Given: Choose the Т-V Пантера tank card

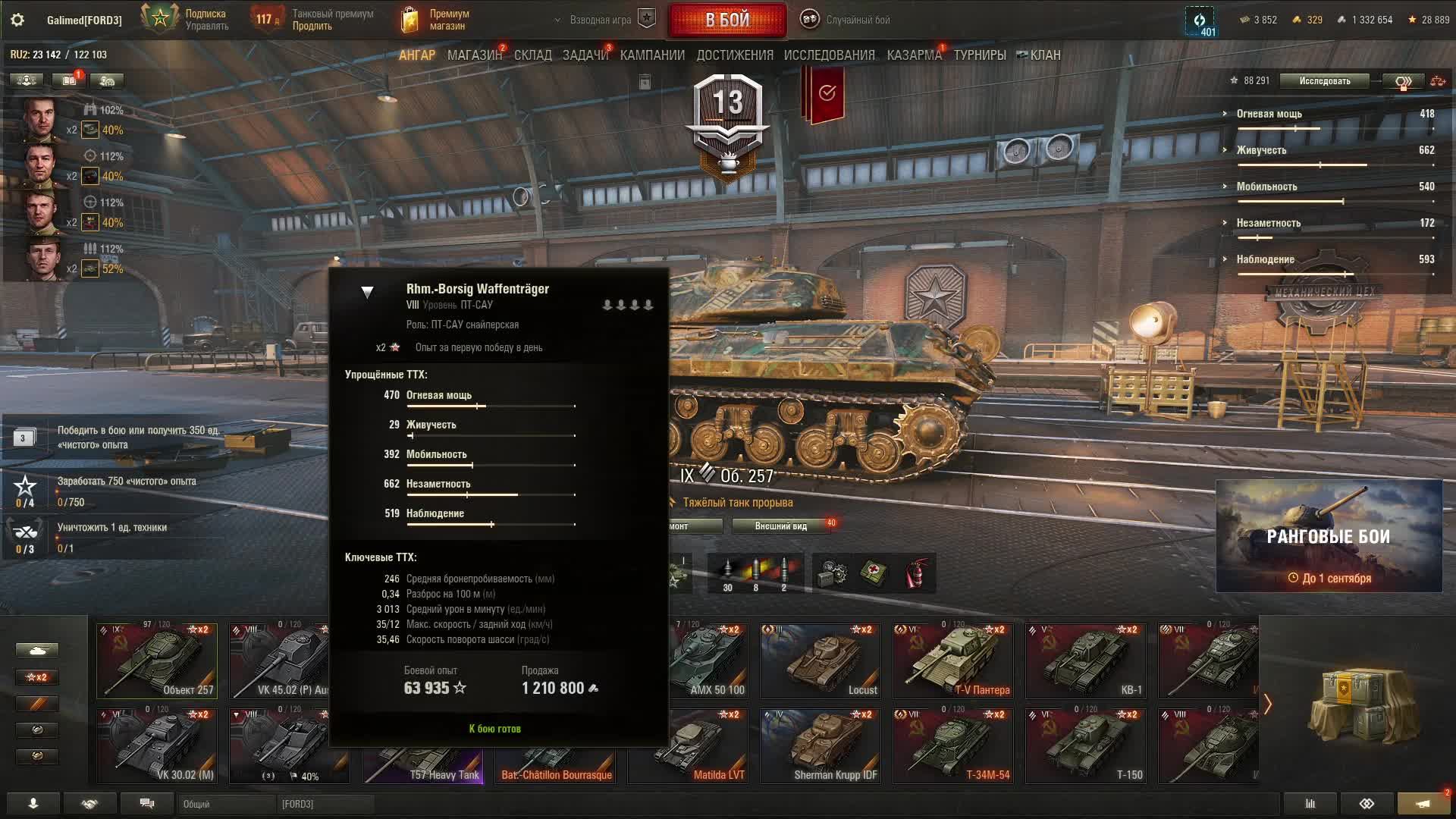Looking at the screenshot, I should (x=952, y=661).
